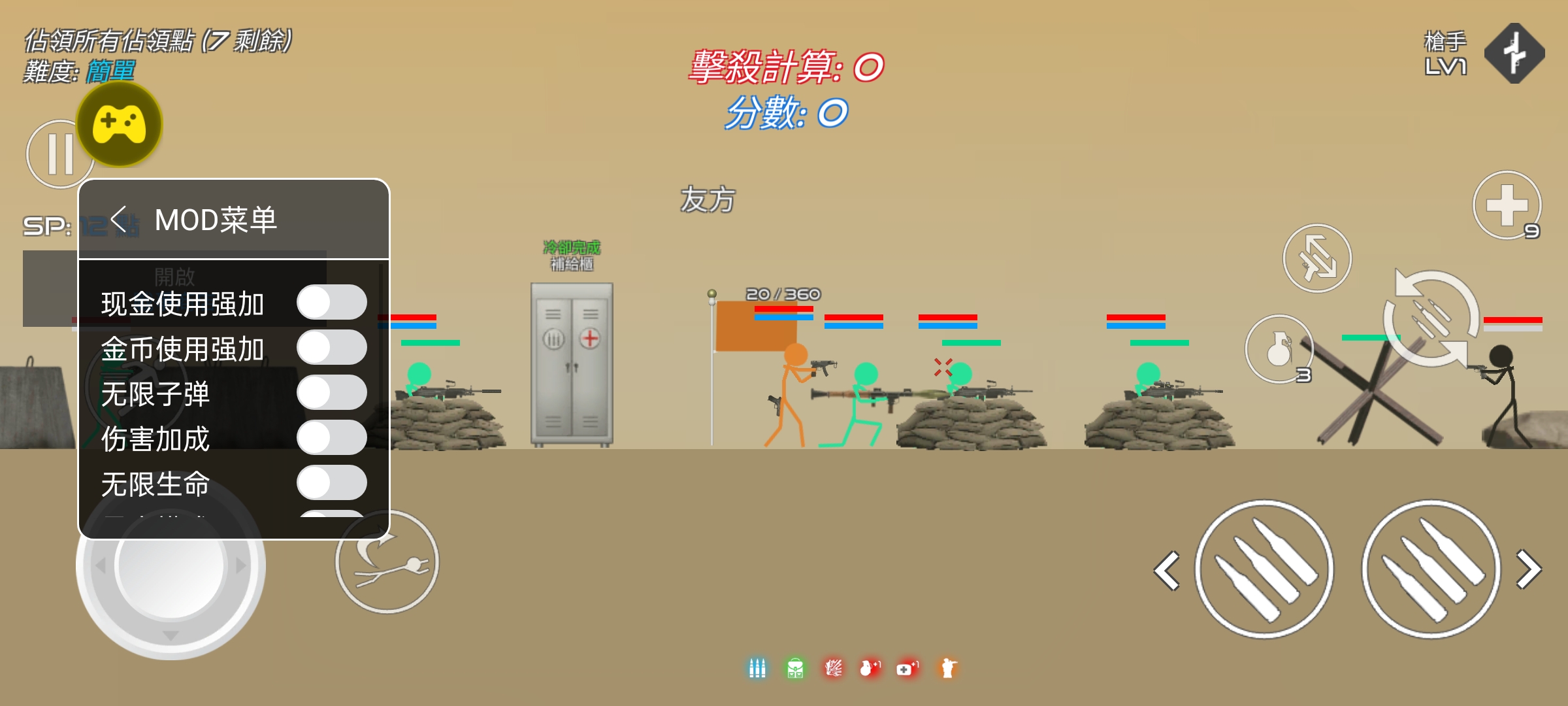Toggle 现金使用强加 switch
Image resolution: width=1568 pixels, height=706 pixels.
[x=331, y=303]
